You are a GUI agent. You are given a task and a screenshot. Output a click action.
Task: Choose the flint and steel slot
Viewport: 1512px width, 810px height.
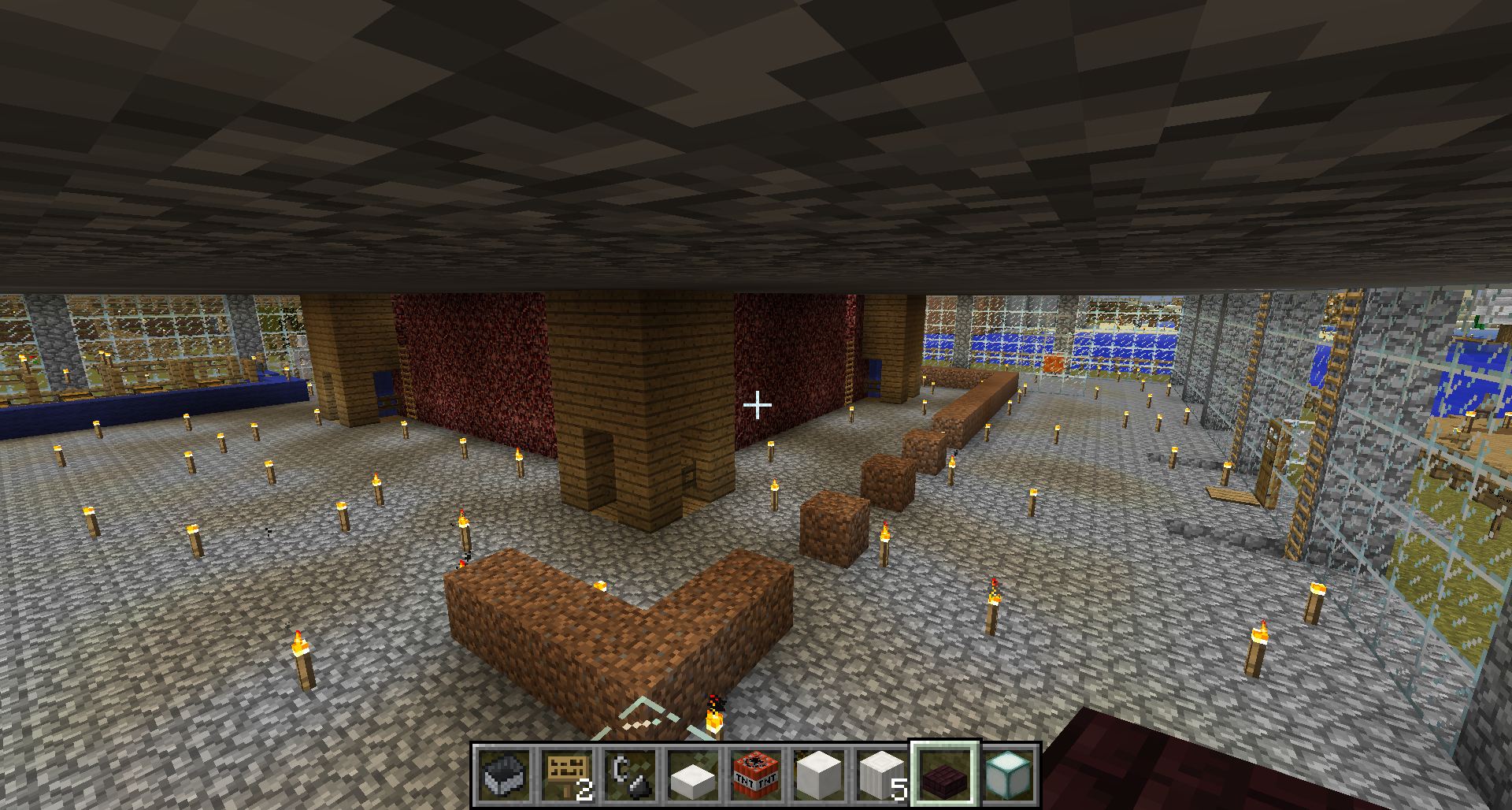pyautogui.click(x=630, y=775)
